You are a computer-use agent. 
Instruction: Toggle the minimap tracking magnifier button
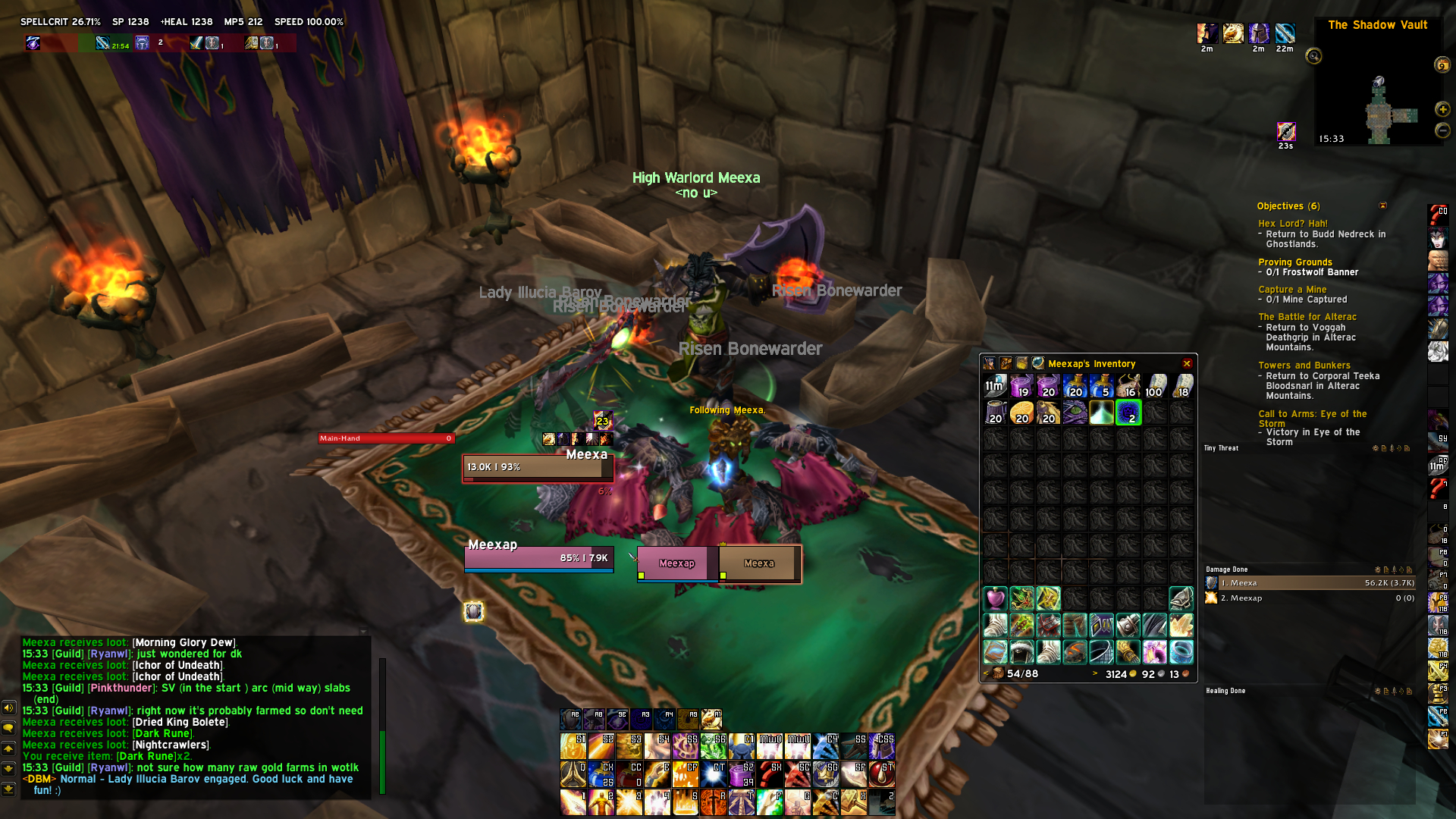1313,56
